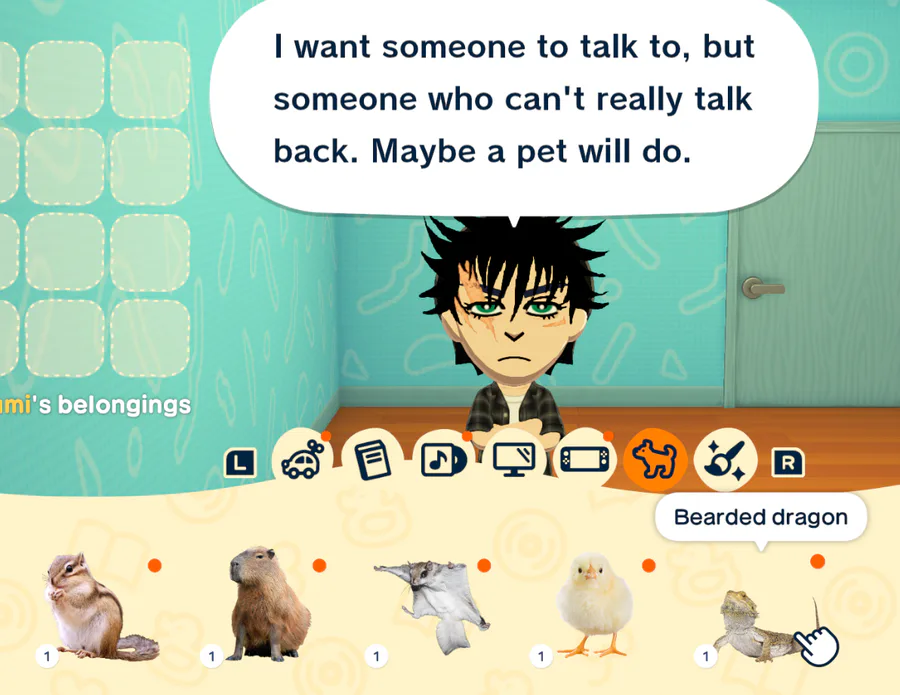Switch to the sparkle brush category tab
The image size is (900, 695).
tap(725, 461)
